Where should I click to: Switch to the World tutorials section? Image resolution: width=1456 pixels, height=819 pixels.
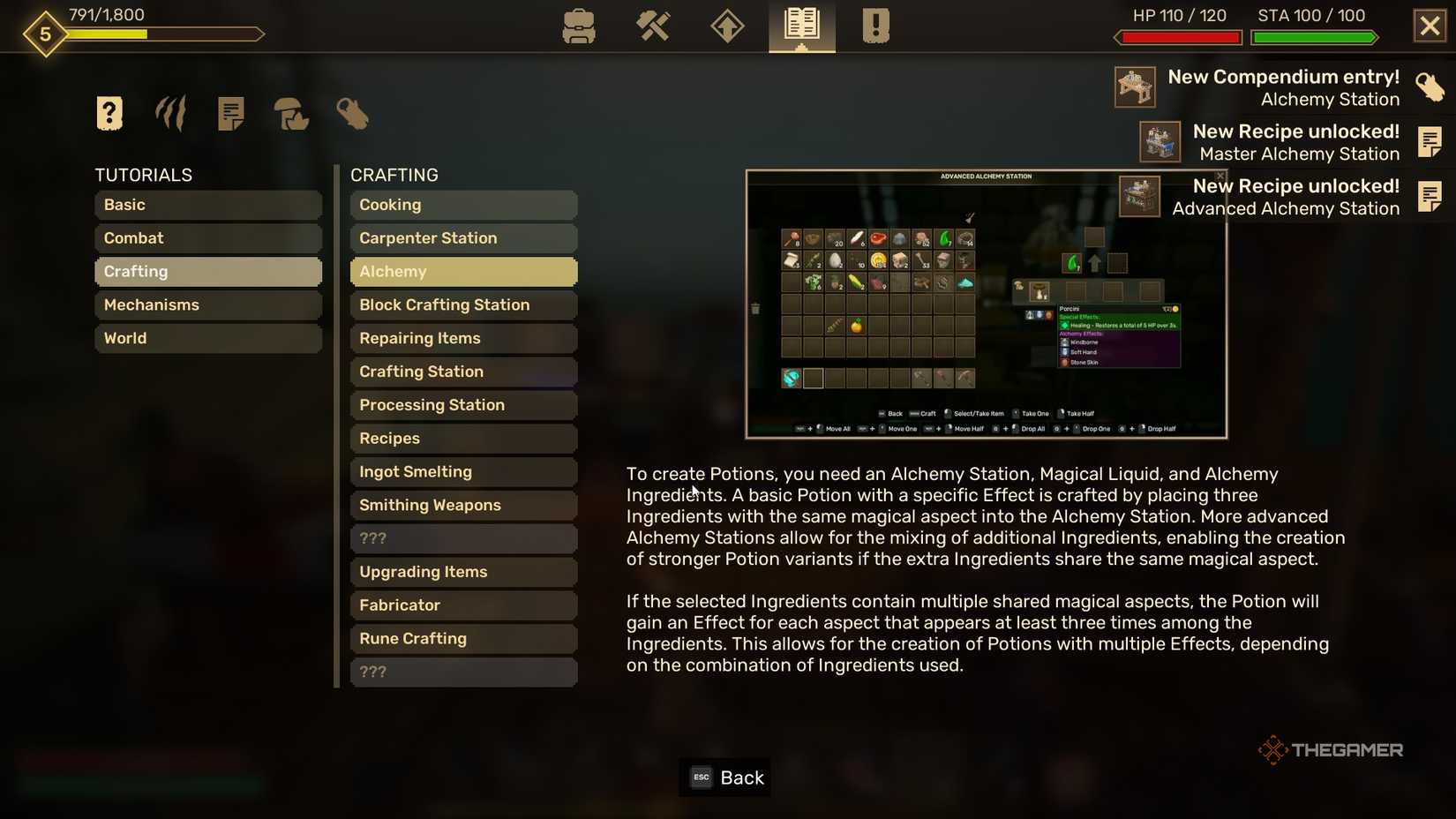click(x=208, y=338)
